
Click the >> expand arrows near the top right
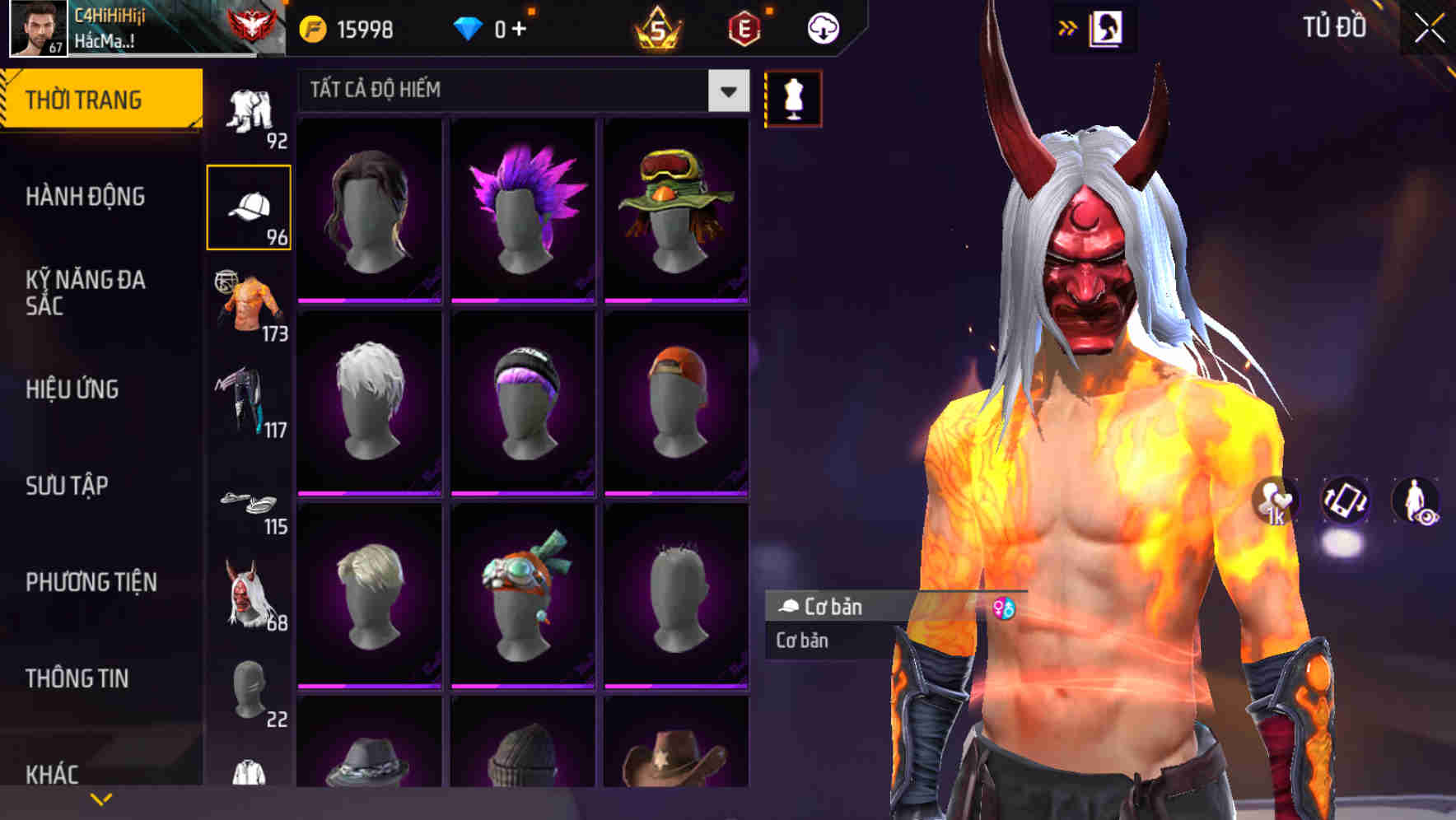point(1068,26)
